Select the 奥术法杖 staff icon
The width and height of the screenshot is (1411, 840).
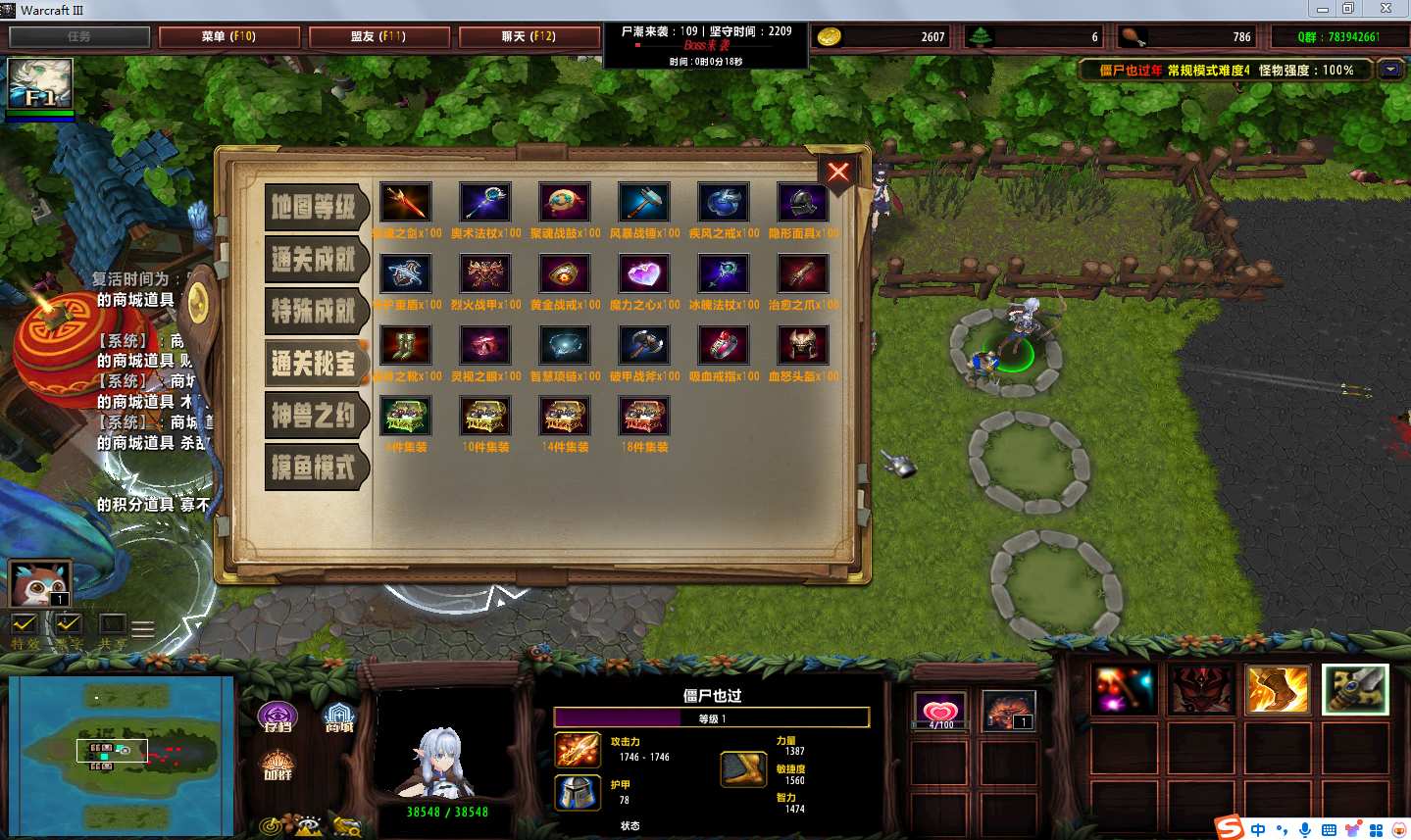click(x=485, y=203)
